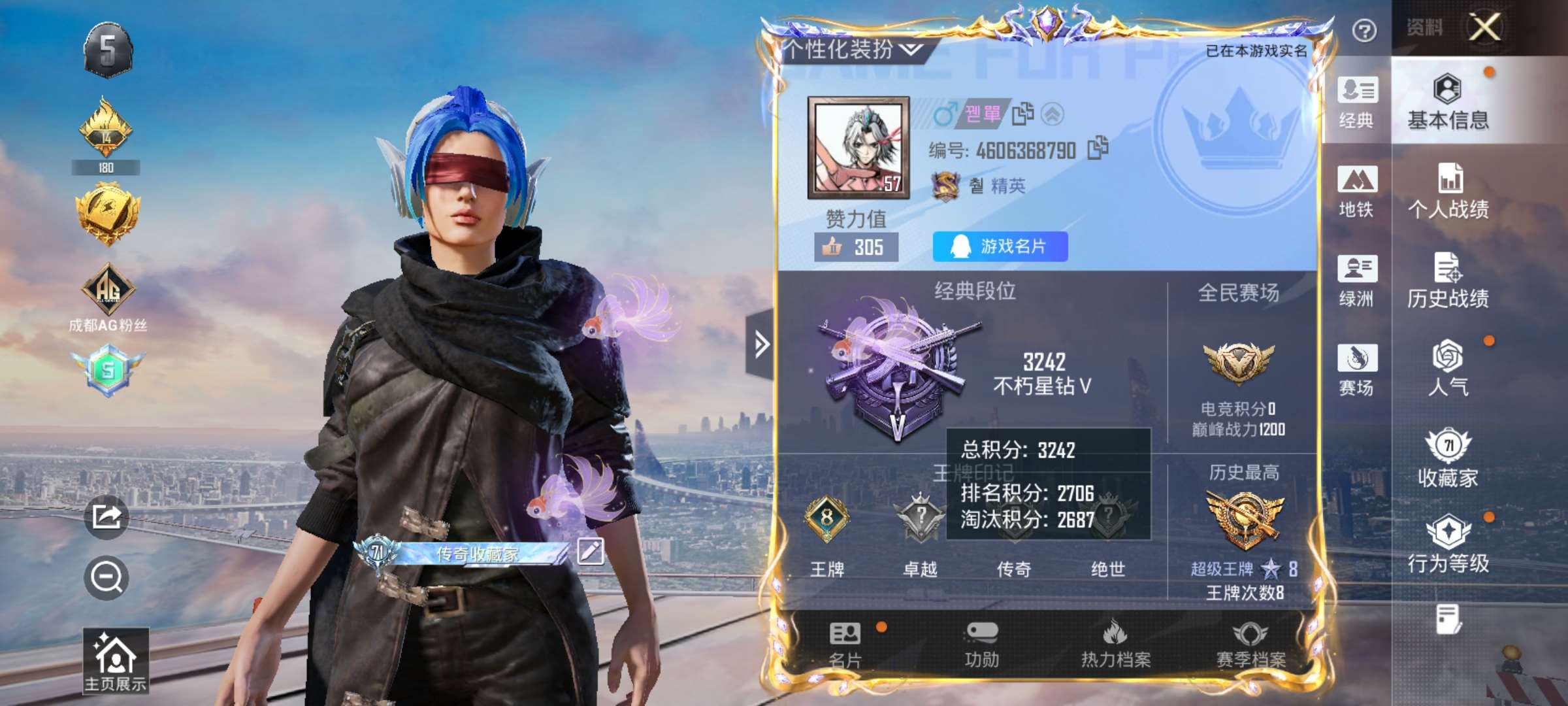Copy the player ID number
The image size is (1568, 706).
point(1098,148)
